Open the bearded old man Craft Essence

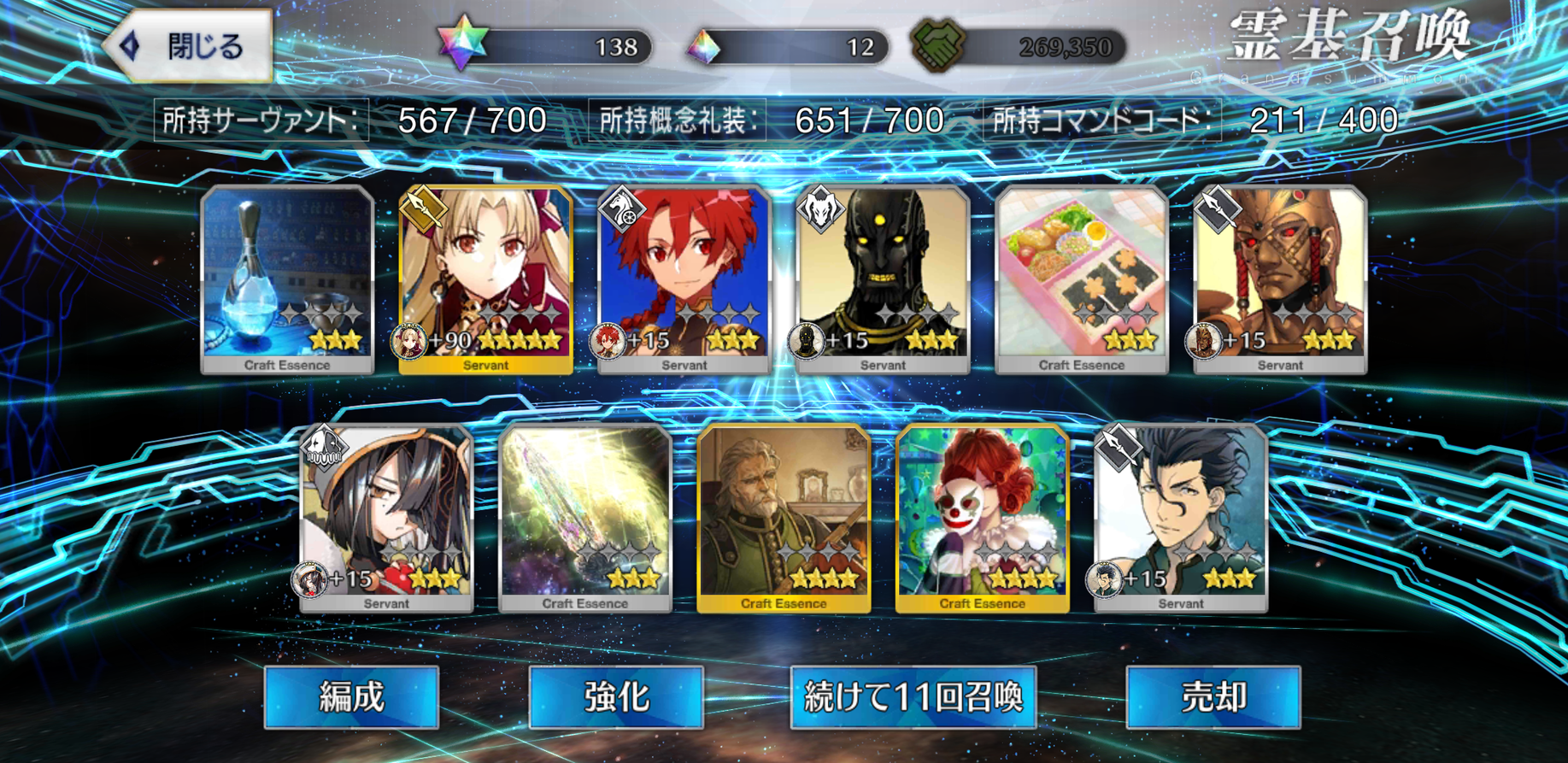pyautogui.click(x=784, y=518)
